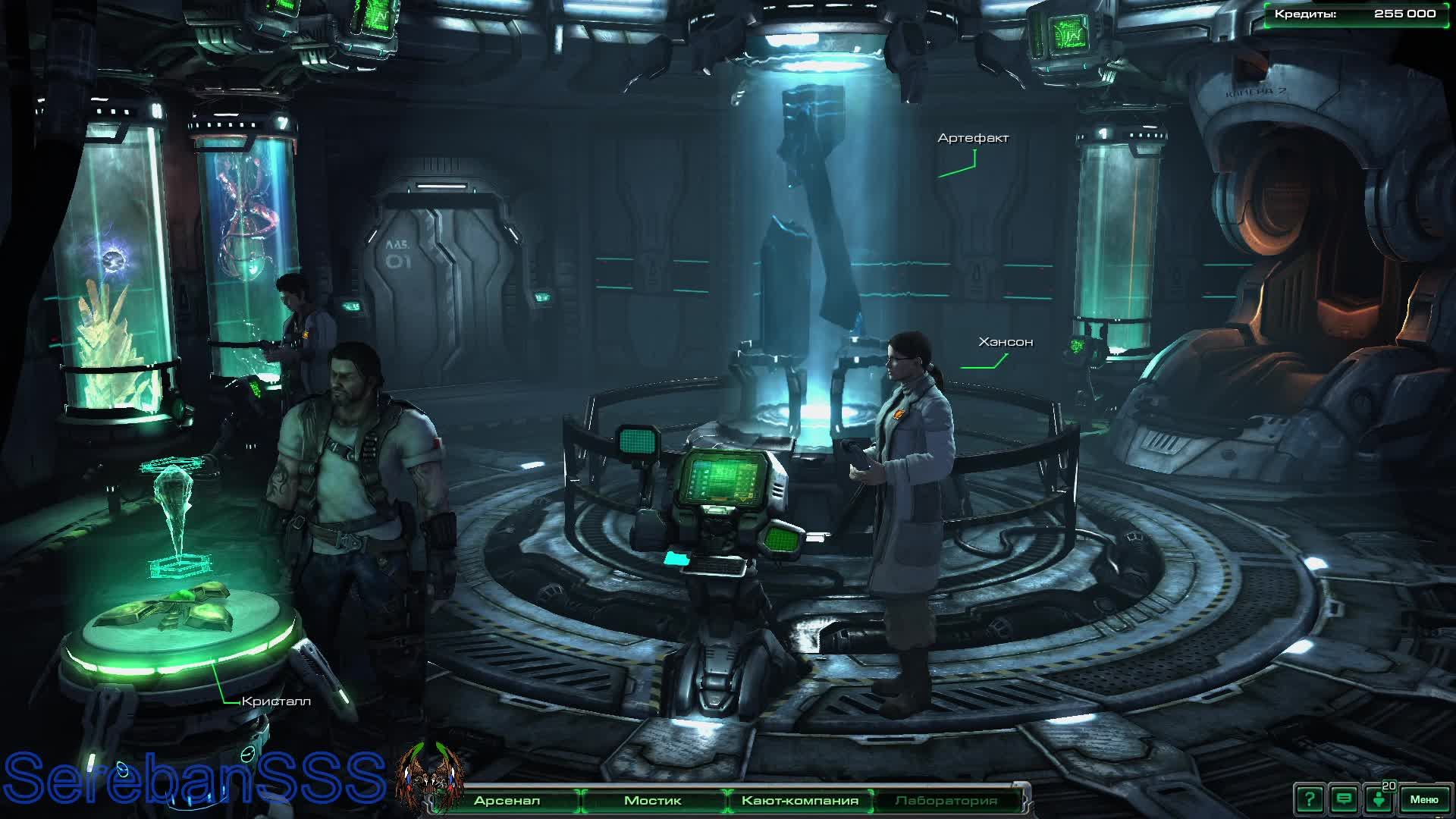Open the Меню button
The width and height of the screenshot is (1456, 819).
click(1423, 799)
